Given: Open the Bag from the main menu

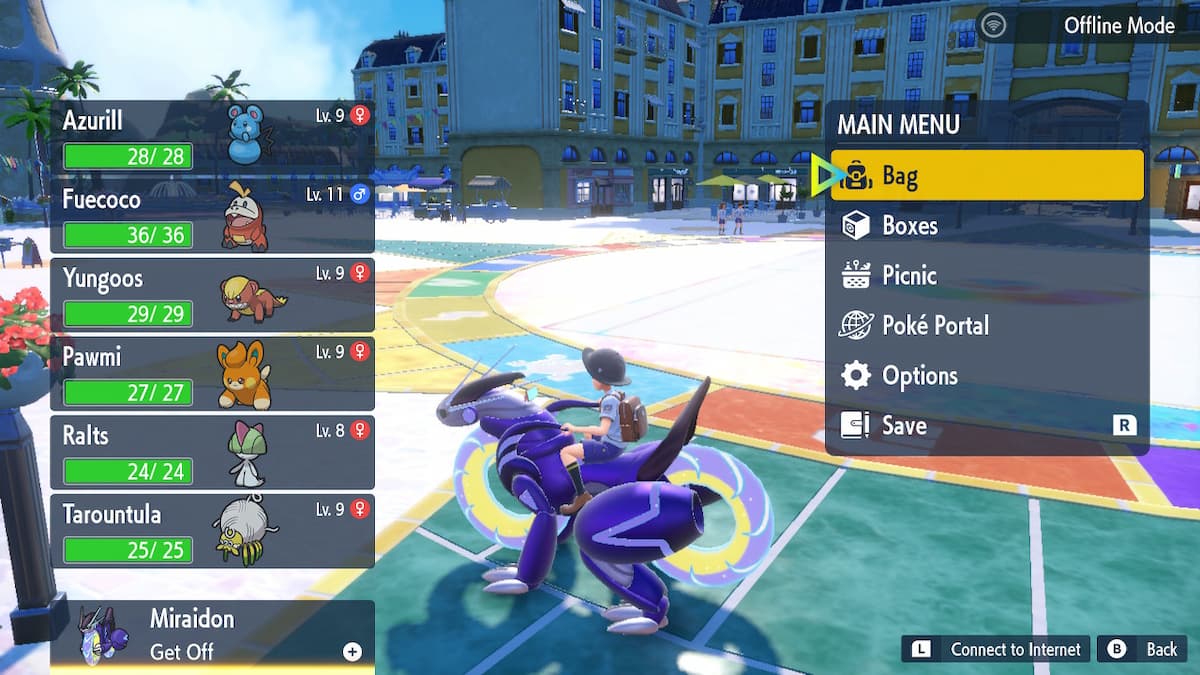Looking at the screenshot, I should tap(986, 176).
